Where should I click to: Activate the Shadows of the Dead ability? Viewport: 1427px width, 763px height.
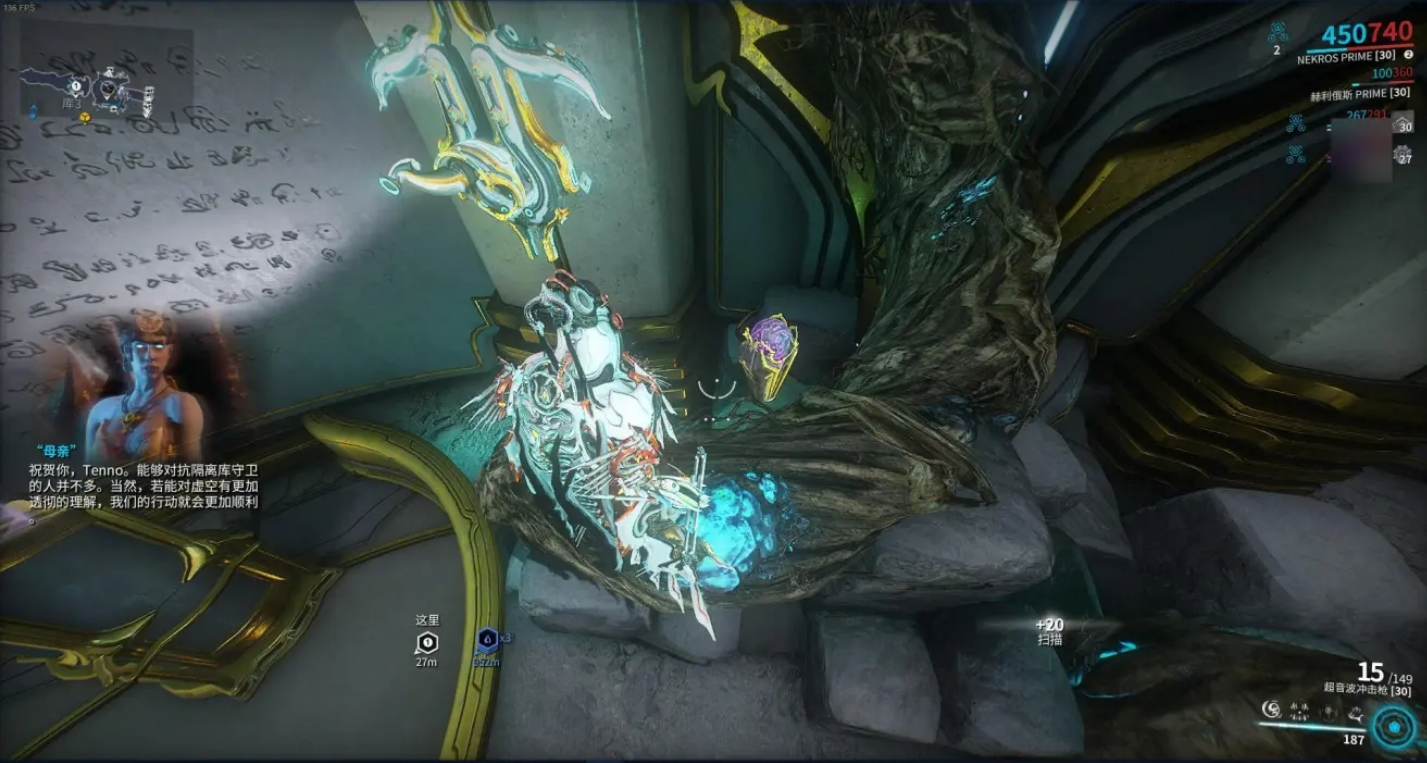[1355, 712]
